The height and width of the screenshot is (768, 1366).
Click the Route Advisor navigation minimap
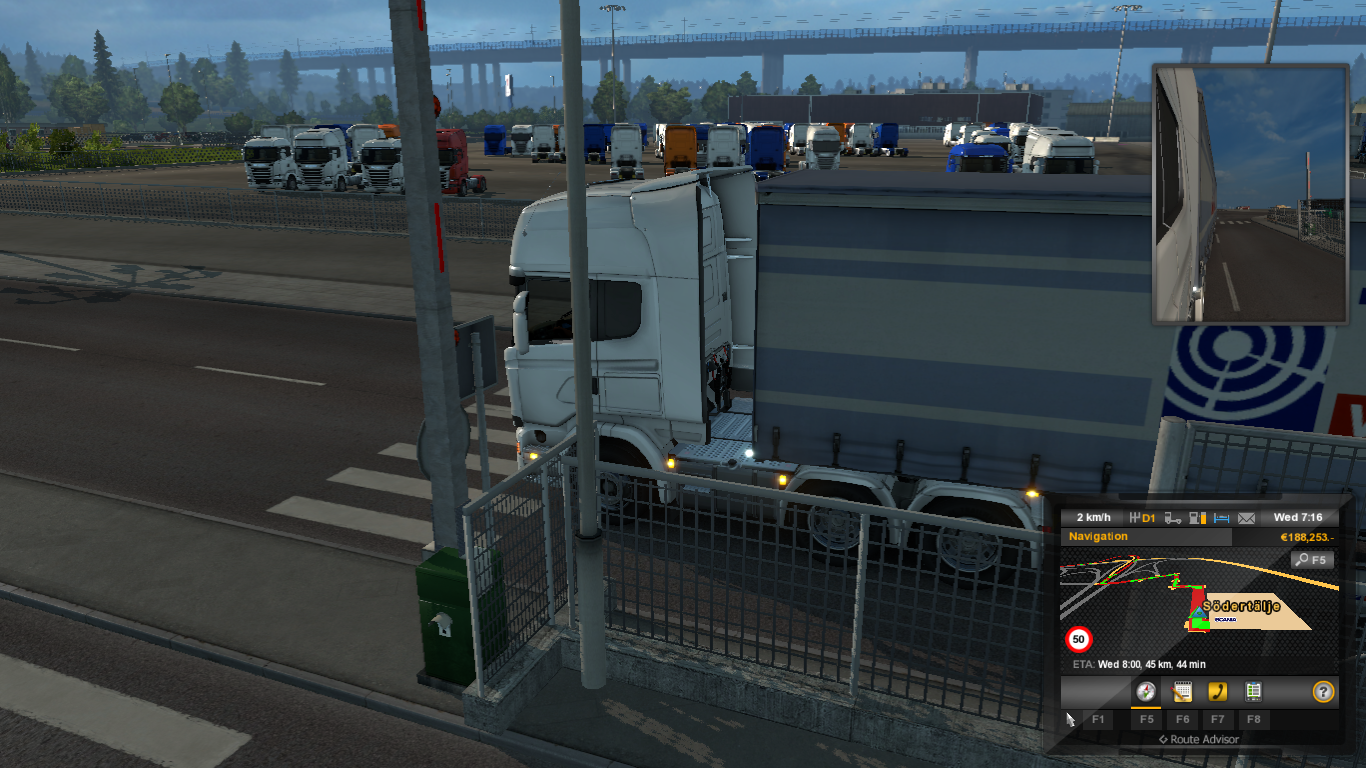pyautogui.click(x=1198, y=604)
